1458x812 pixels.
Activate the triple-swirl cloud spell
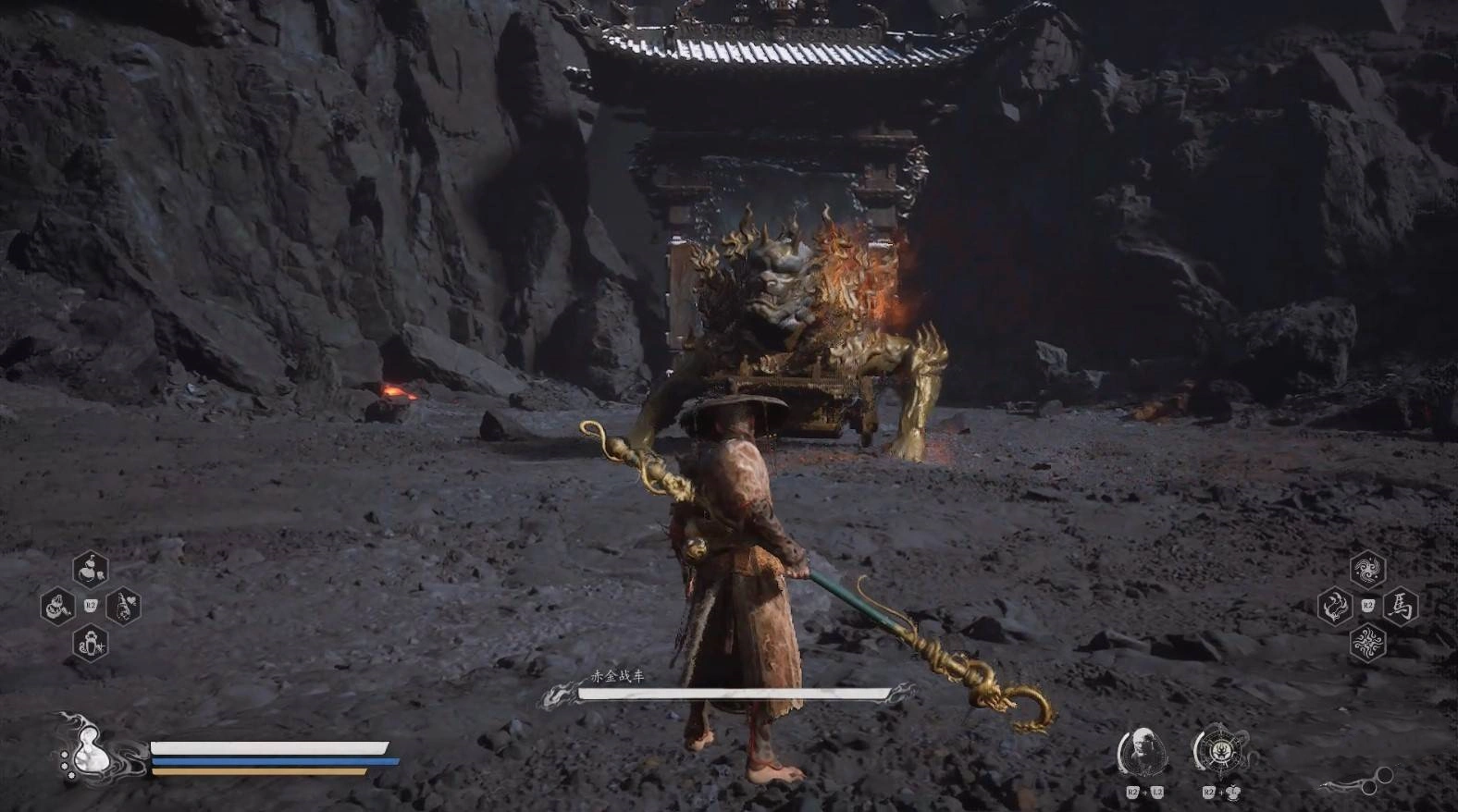coord(1367,570)
